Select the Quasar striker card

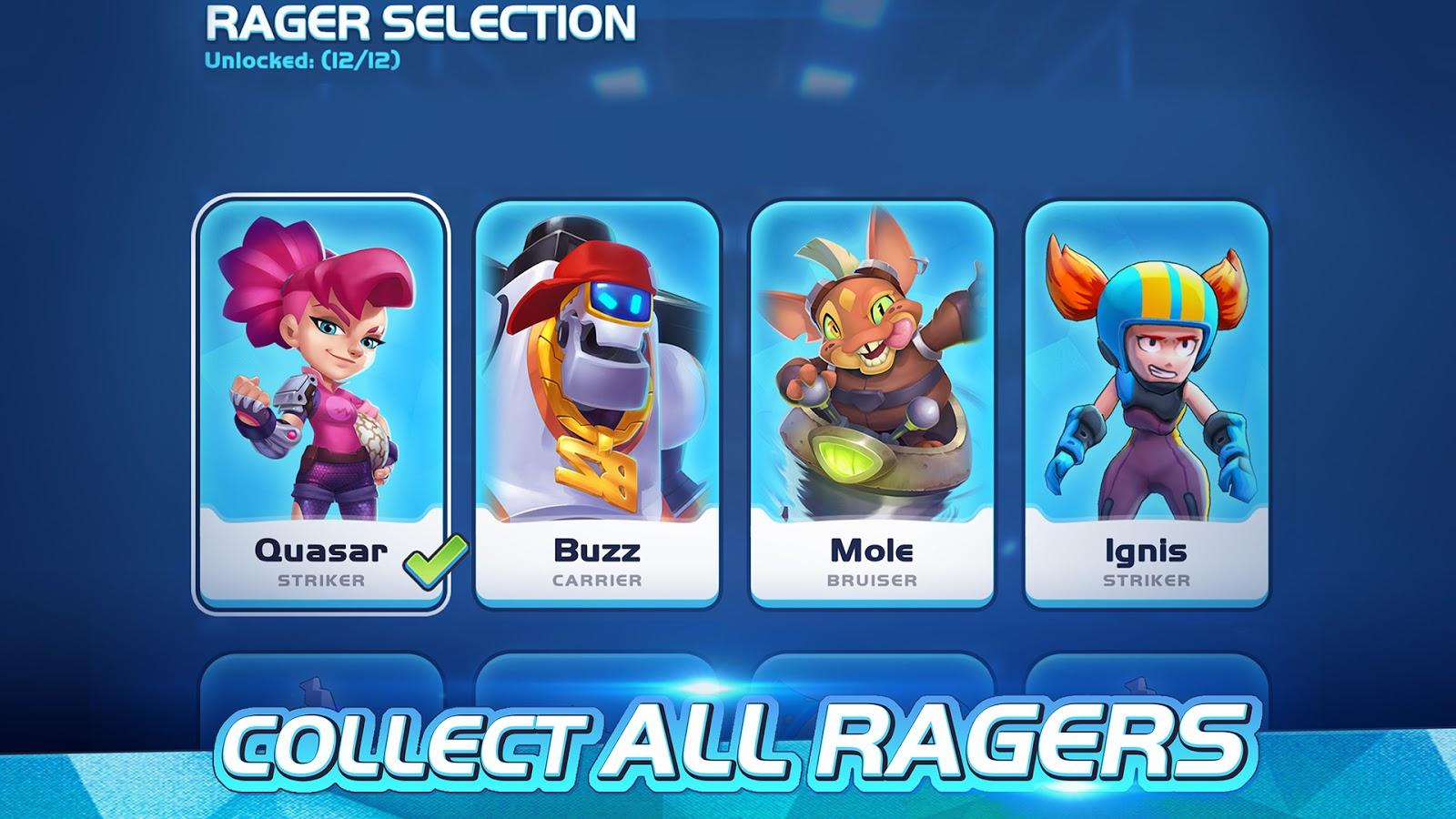pos(320,403)
